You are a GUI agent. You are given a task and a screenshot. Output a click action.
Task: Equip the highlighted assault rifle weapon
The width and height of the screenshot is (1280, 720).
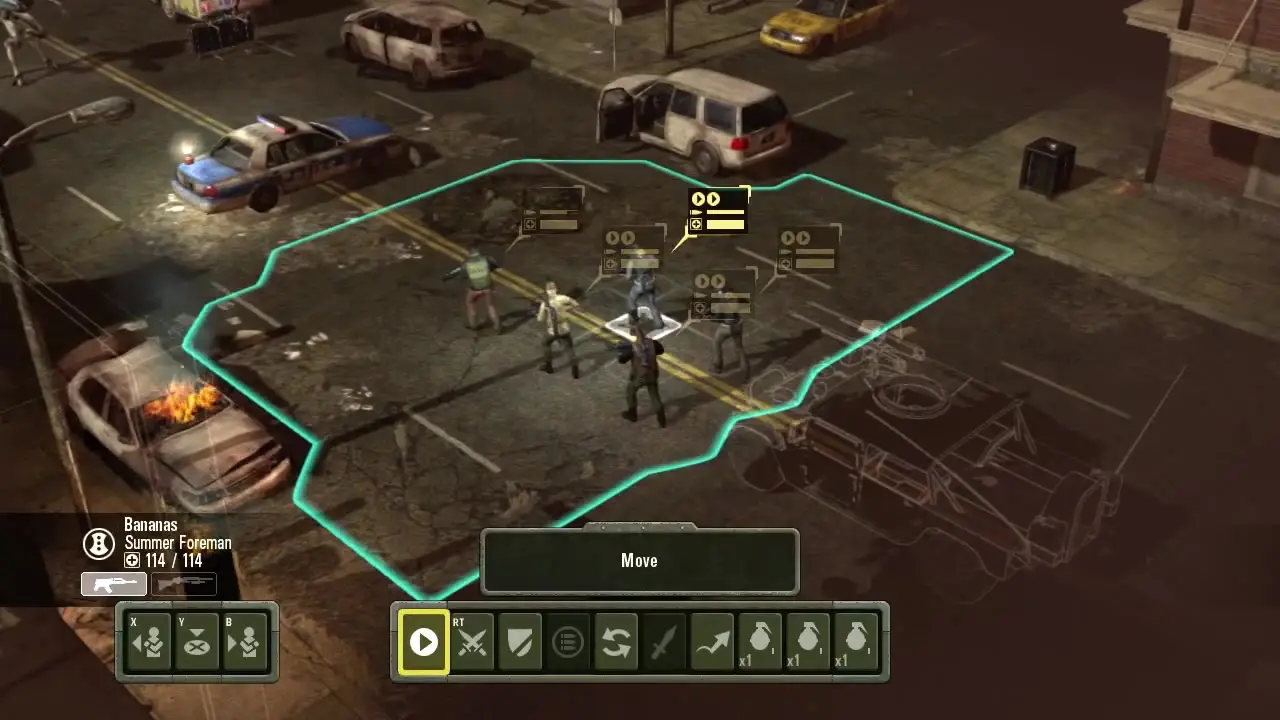pos(114,584)
